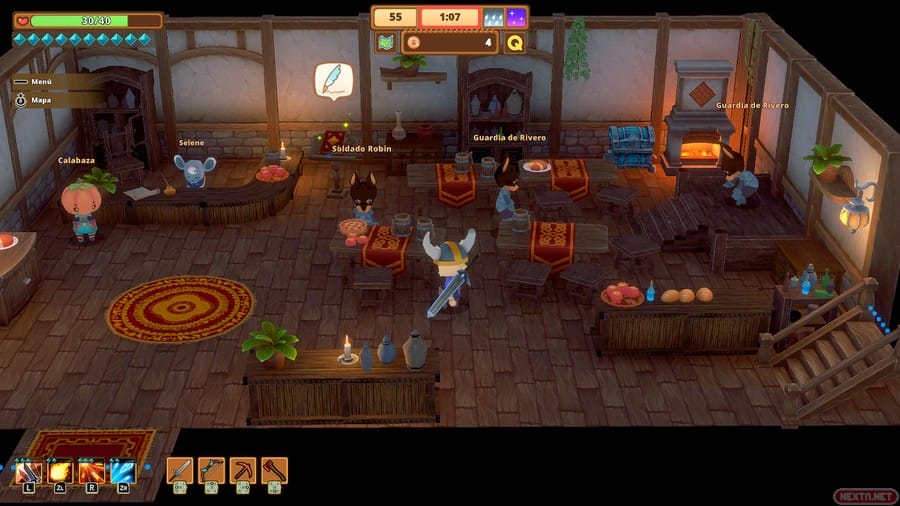Viewport: 900px width, 506px height.
Task: Trigger the fiery burst skill
Action: [x=92, y=471]
